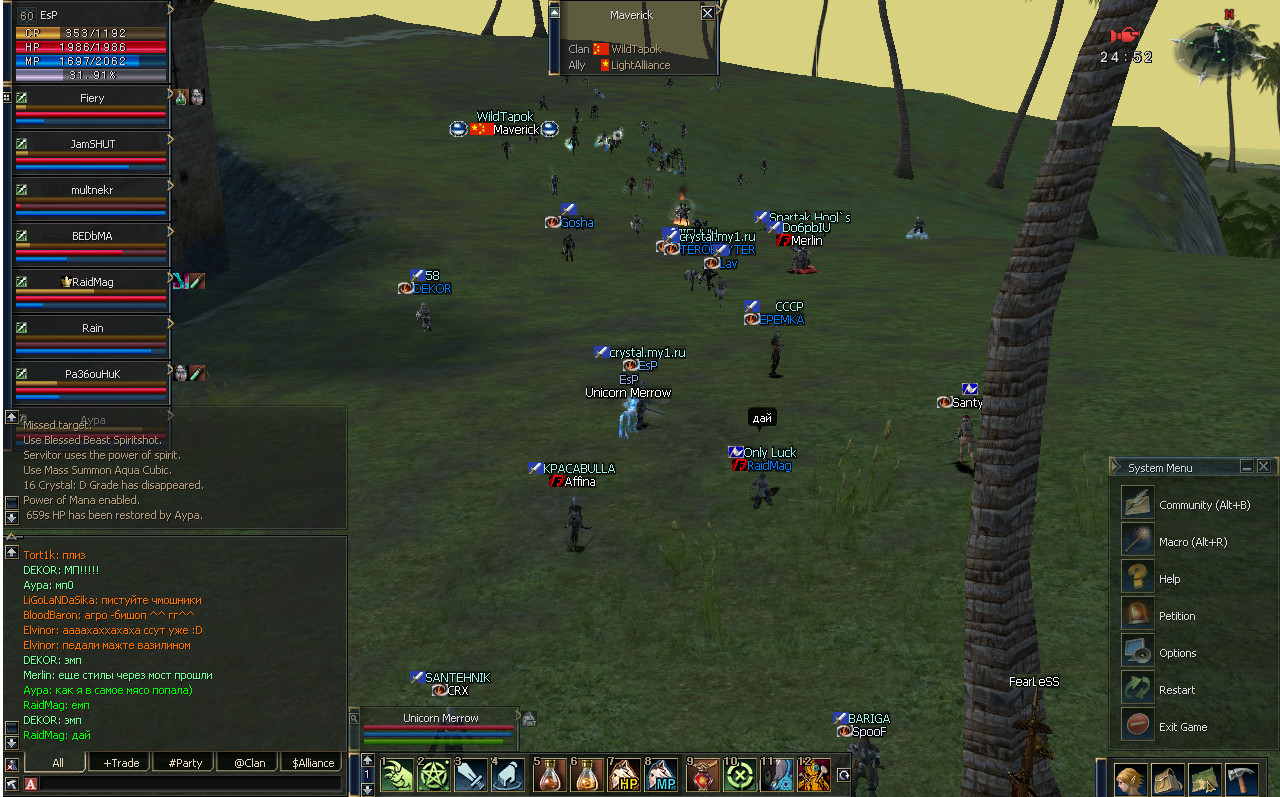Select the $Alliance chat tab
This screenshot has width=1280, height=797.
(x=313, y=763)
